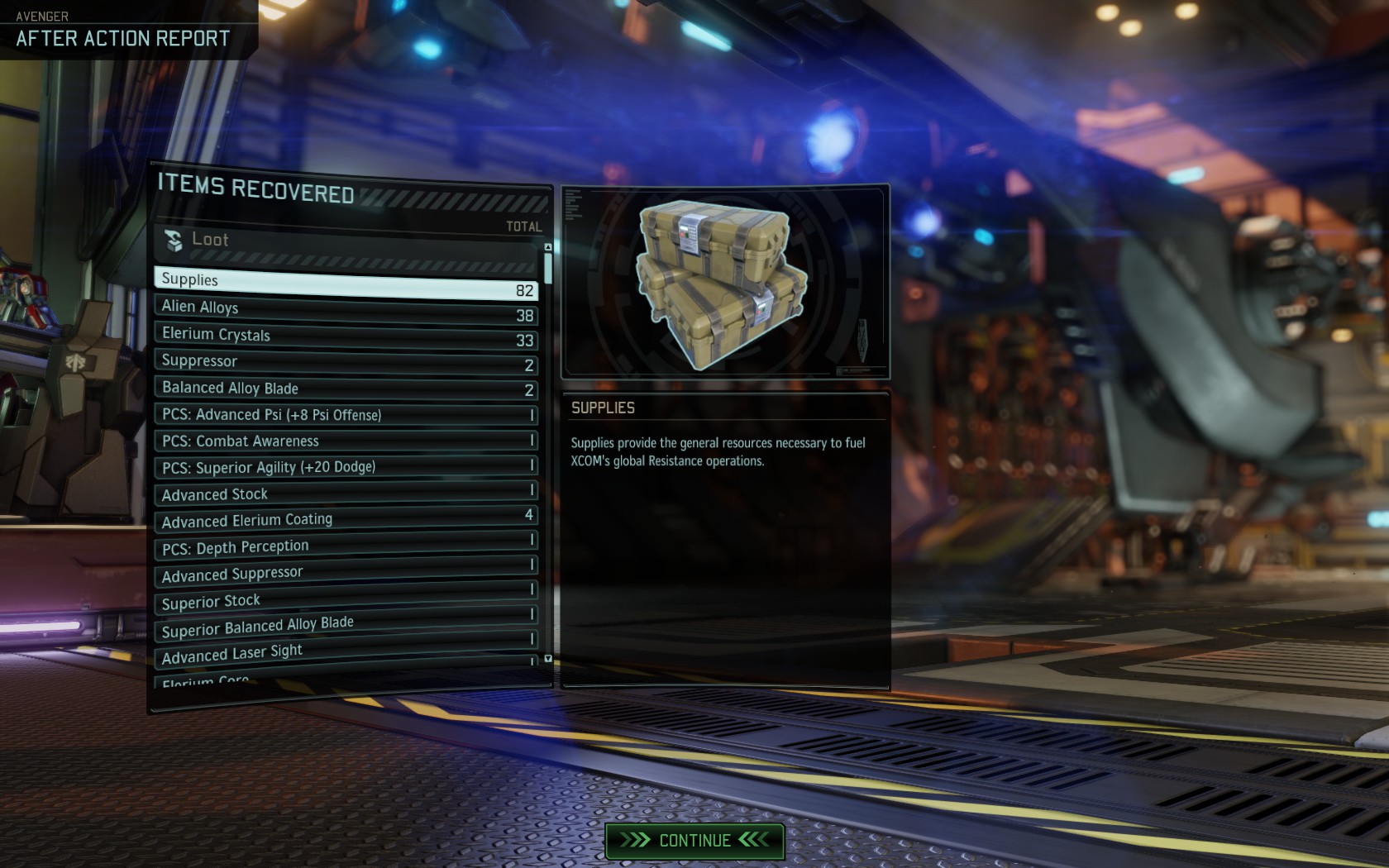Viewport: 1389px width, 868px height.
Task: Show PCS: Advanced Psi details
Action: click(x=346, y=415)
